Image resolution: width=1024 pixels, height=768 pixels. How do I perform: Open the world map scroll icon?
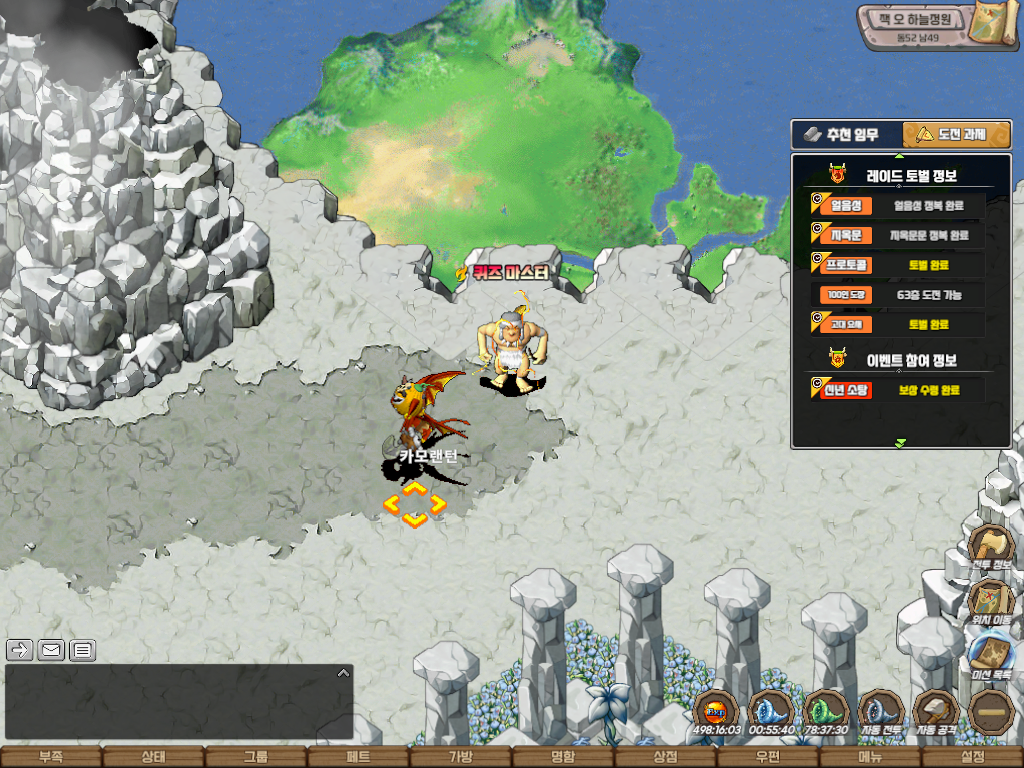(x=995, y=24)
